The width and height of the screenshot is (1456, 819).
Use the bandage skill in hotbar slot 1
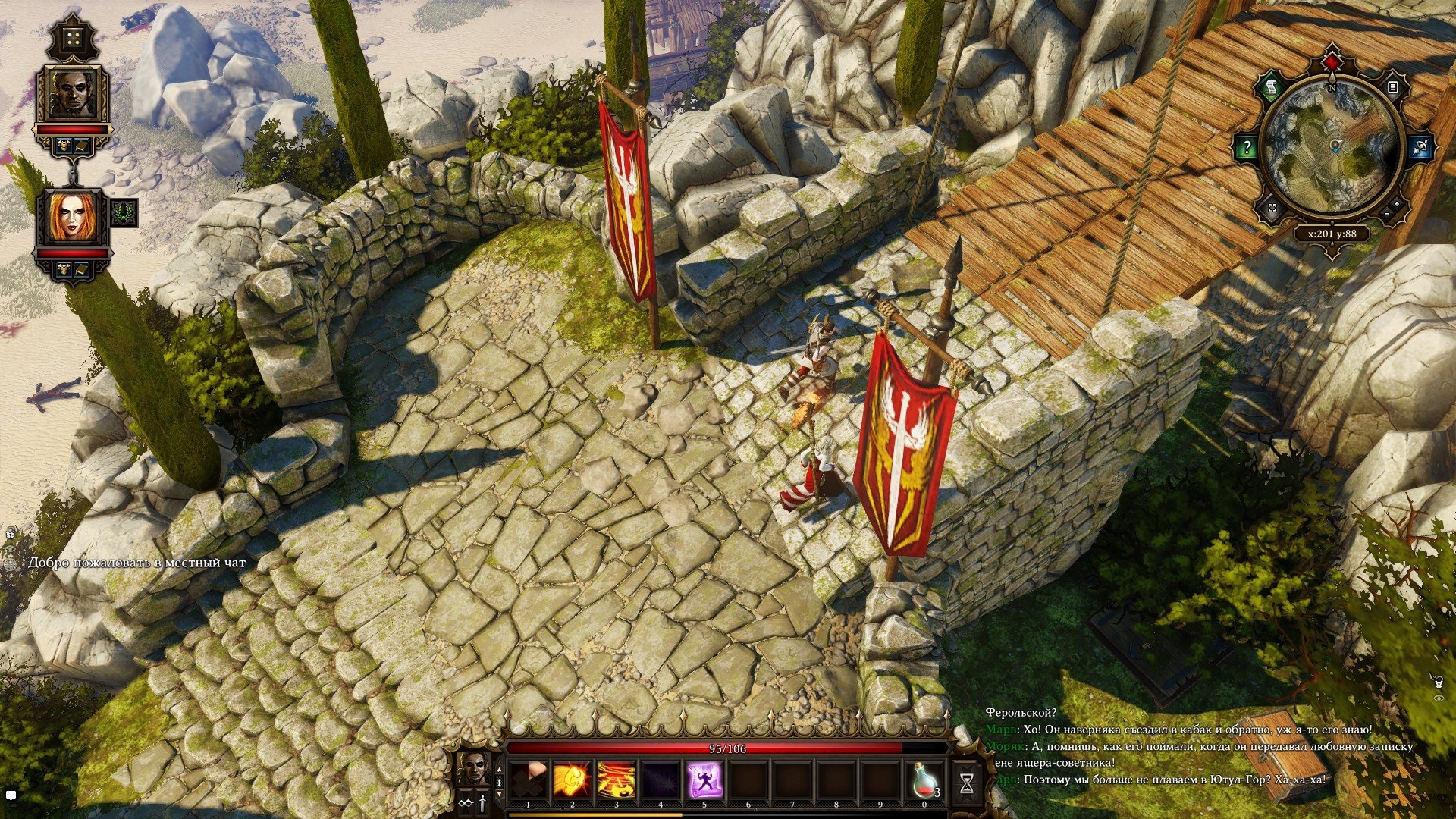point(529,780)
